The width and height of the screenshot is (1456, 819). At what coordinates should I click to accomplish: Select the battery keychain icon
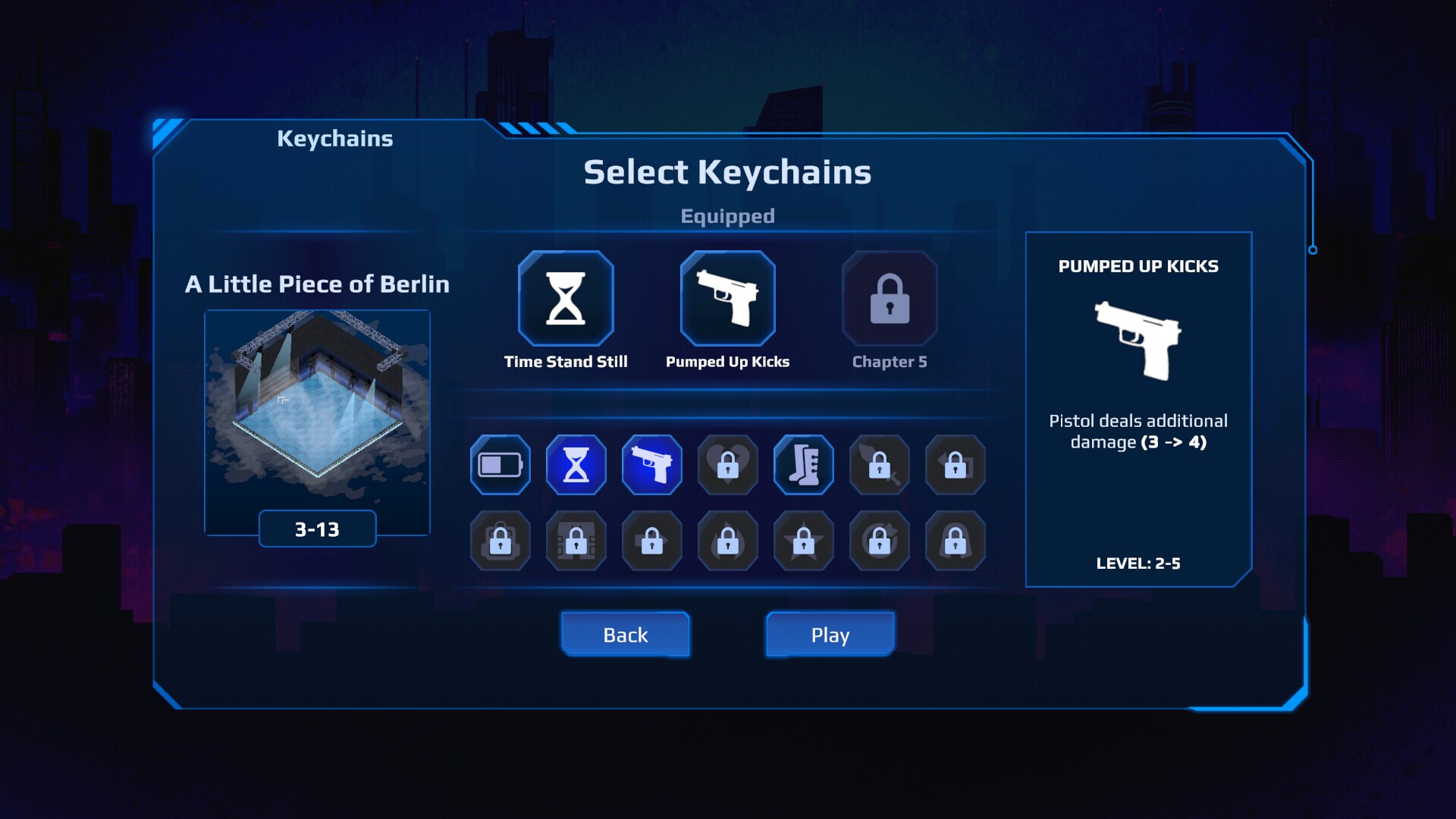(x=499, y=465)
